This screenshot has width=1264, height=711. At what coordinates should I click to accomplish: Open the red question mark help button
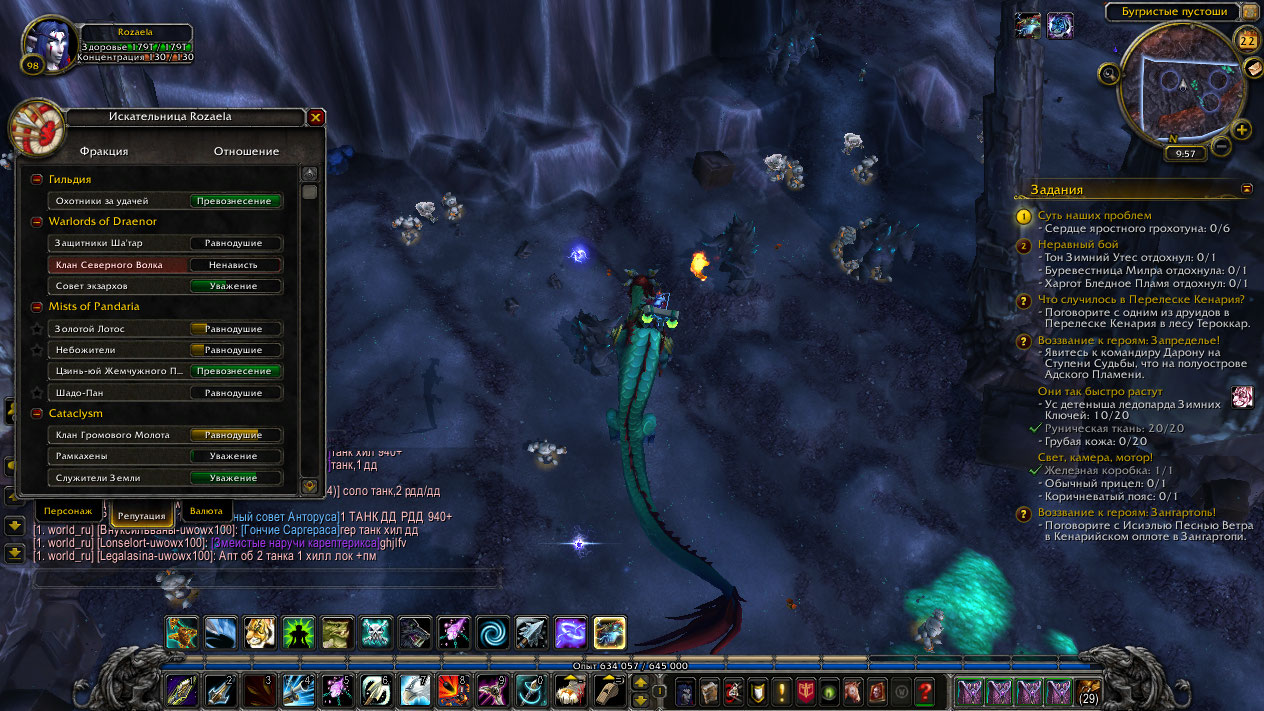(x=924, y=690)
